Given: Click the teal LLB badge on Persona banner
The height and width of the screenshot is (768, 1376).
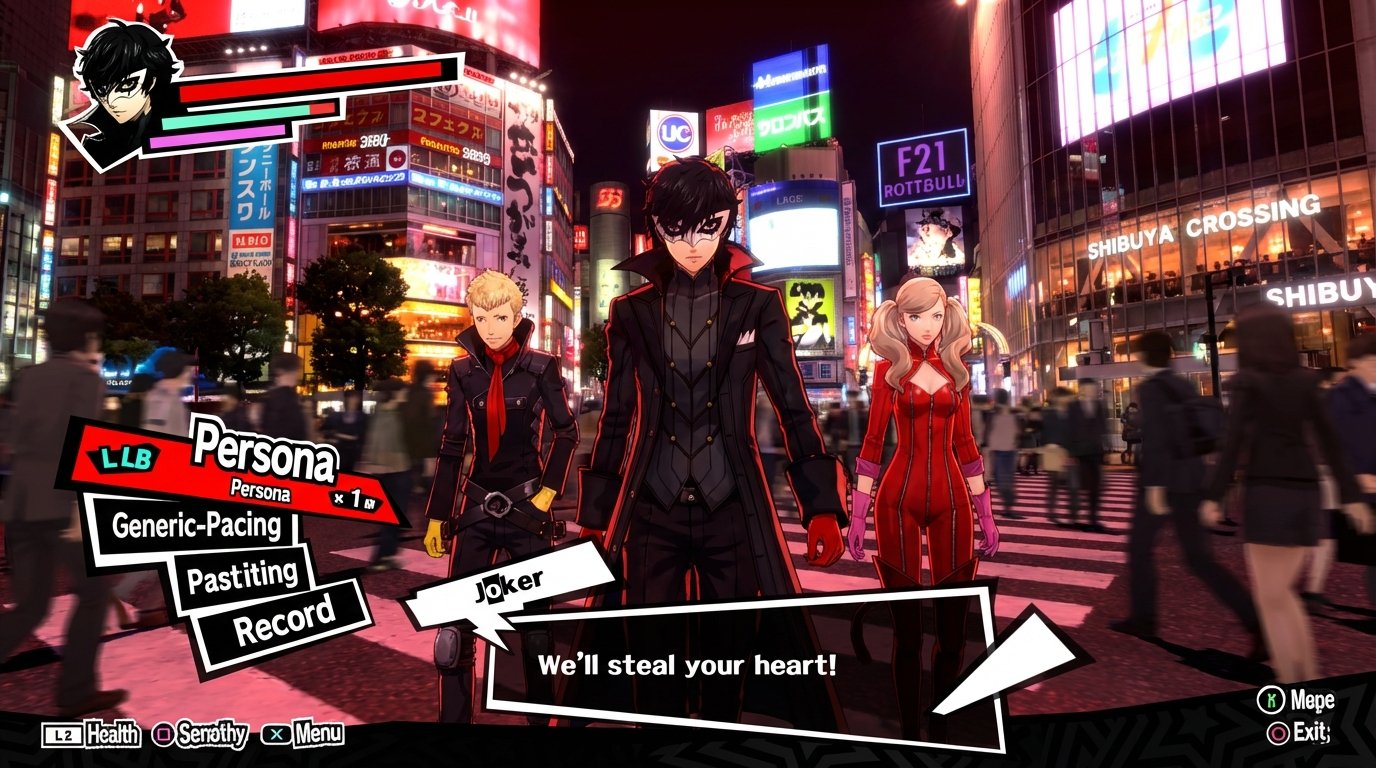Looking at the screenshot, I should [123, 458].
